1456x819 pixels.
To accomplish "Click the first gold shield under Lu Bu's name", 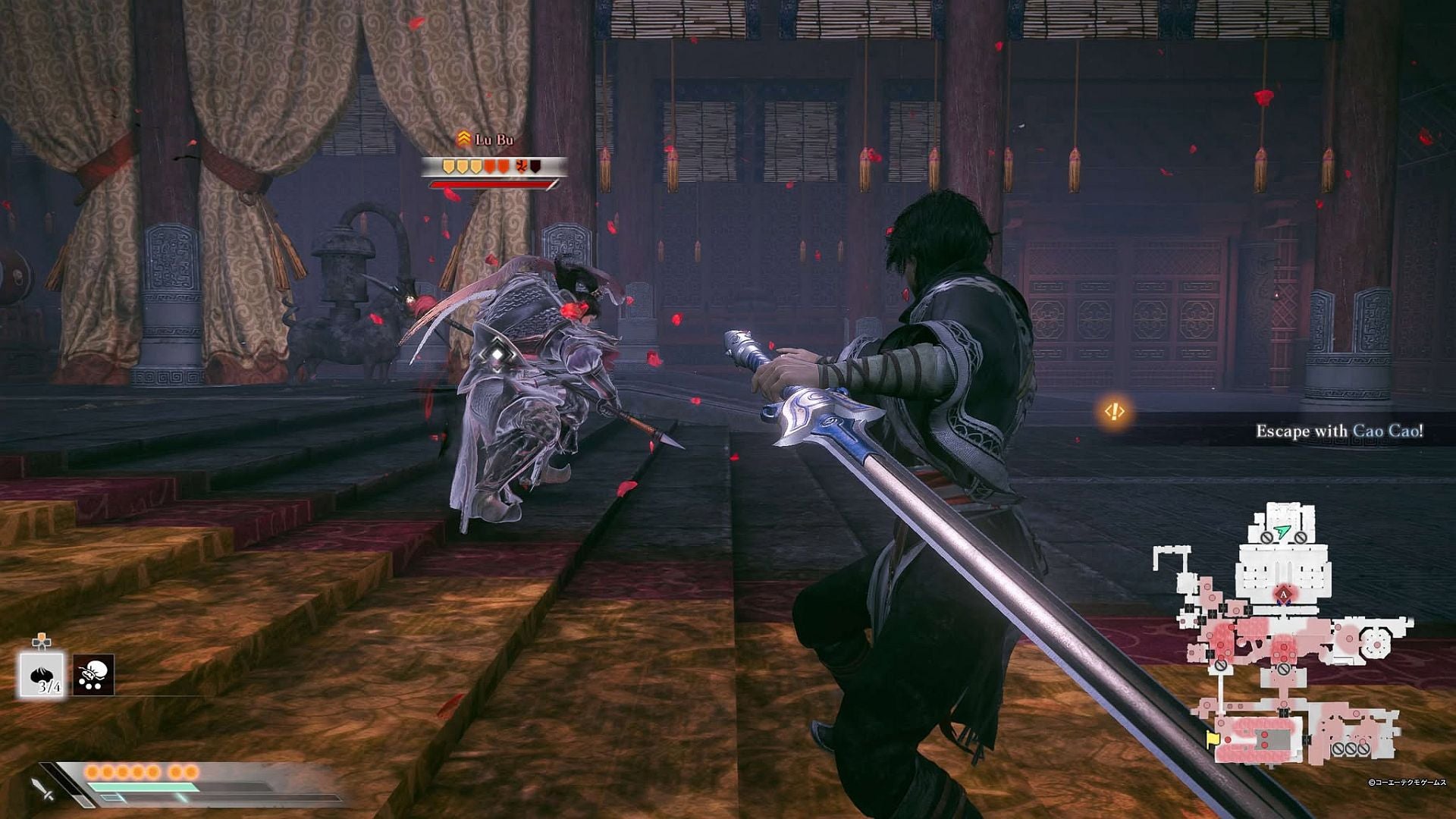I will [448, 166].
